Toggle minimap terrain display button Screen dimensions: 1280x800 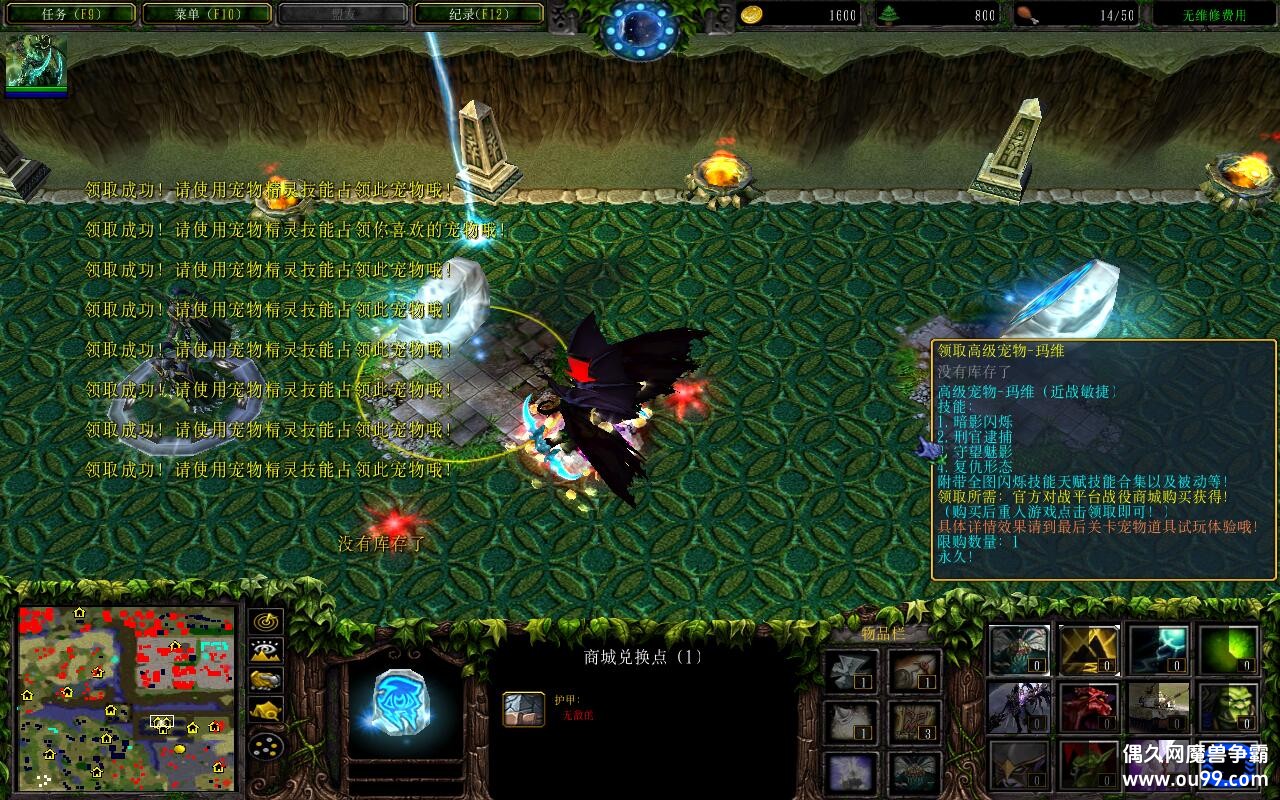click(266, 651)
